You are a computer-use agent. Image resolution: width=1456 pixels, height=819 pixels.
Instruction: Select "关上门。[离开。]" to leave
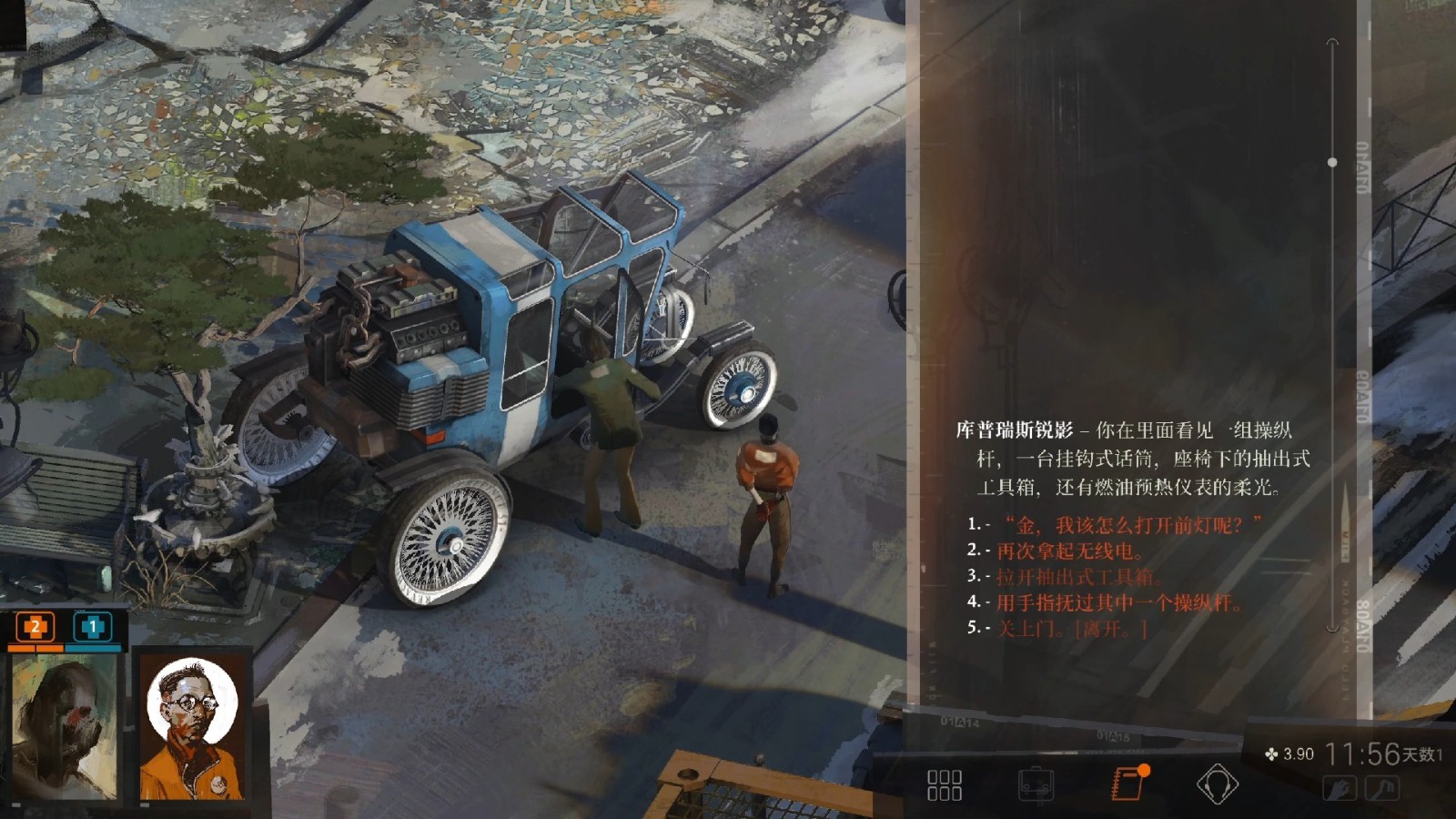pos(1072,627)
